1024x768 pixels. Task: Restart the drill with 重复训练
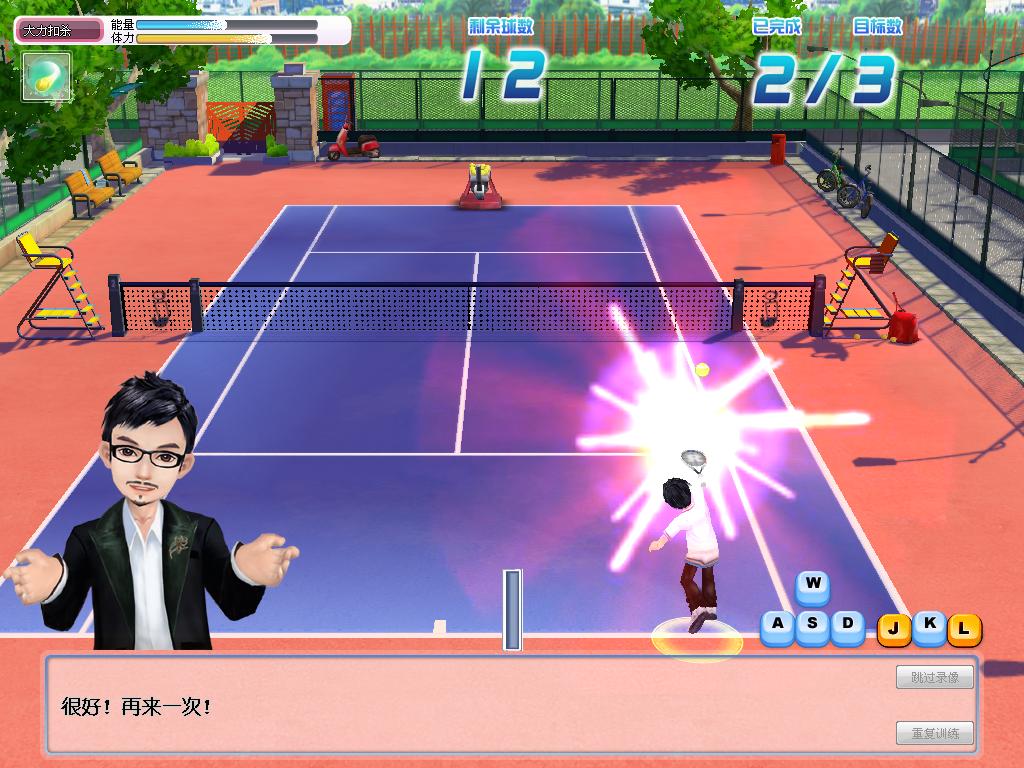click(x=934, y=733)
